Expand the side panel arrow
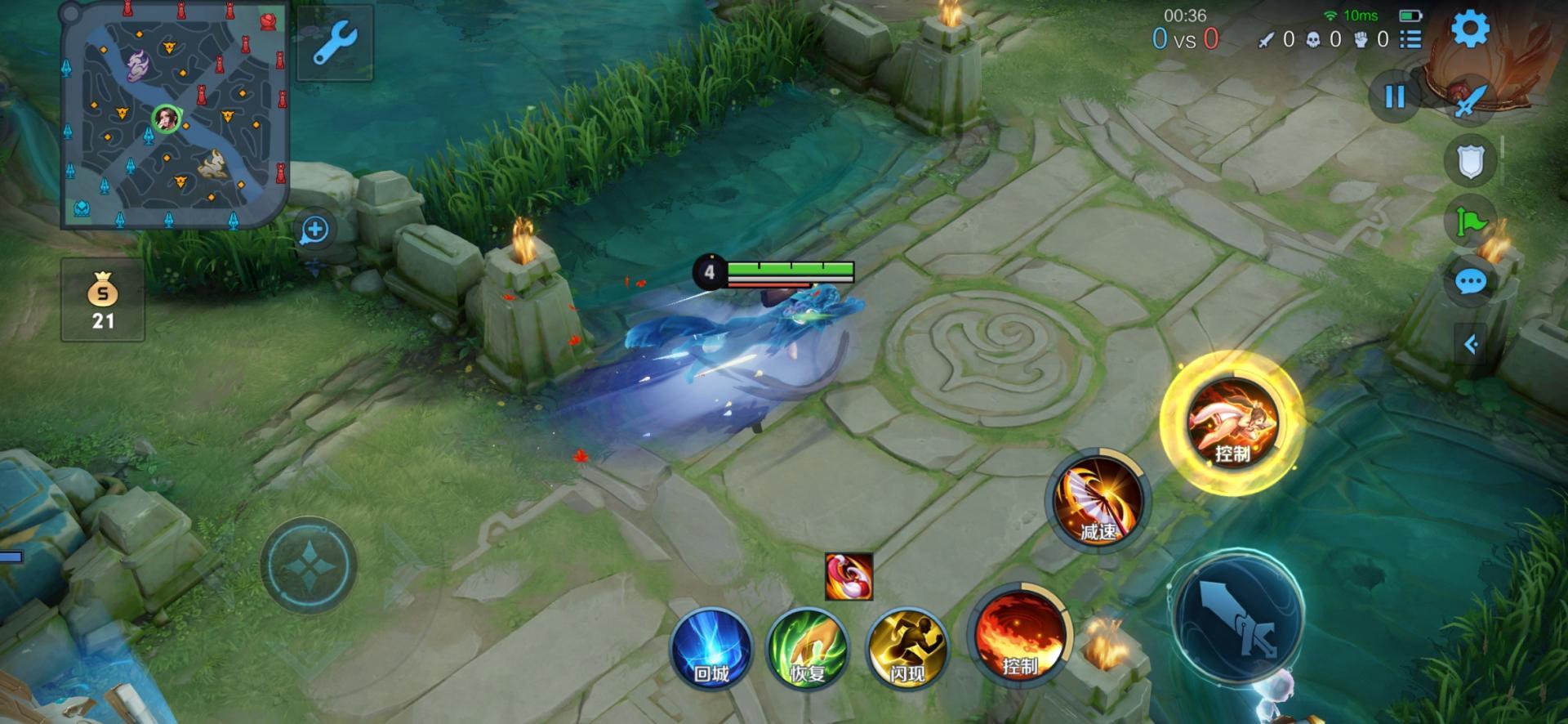The image size is (1568, 724). 1471,345
